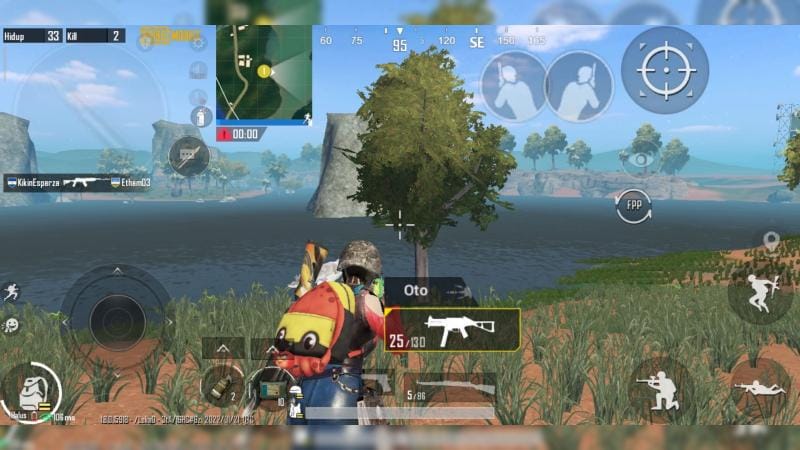Image resolution: width=800 pixels, height=450 pixels.
Task: Open the minimap
Action: pos(264,72)
